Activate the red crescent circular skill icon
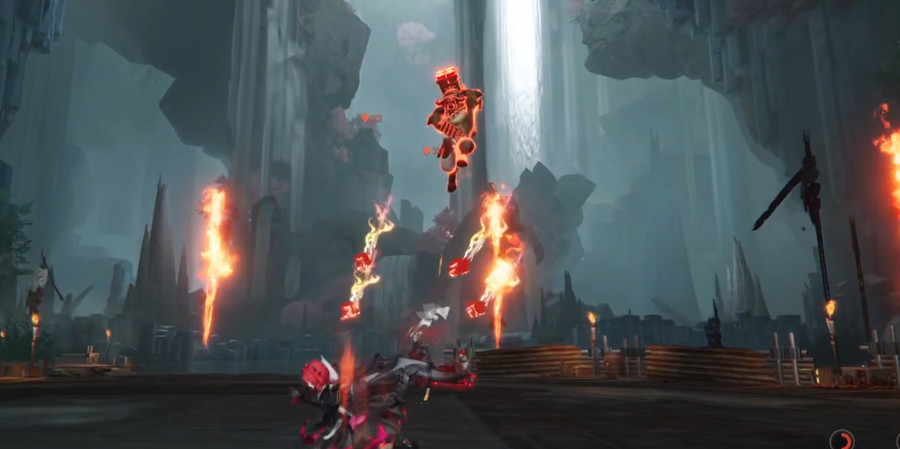 pyautogui.click(x=842, y=440)
